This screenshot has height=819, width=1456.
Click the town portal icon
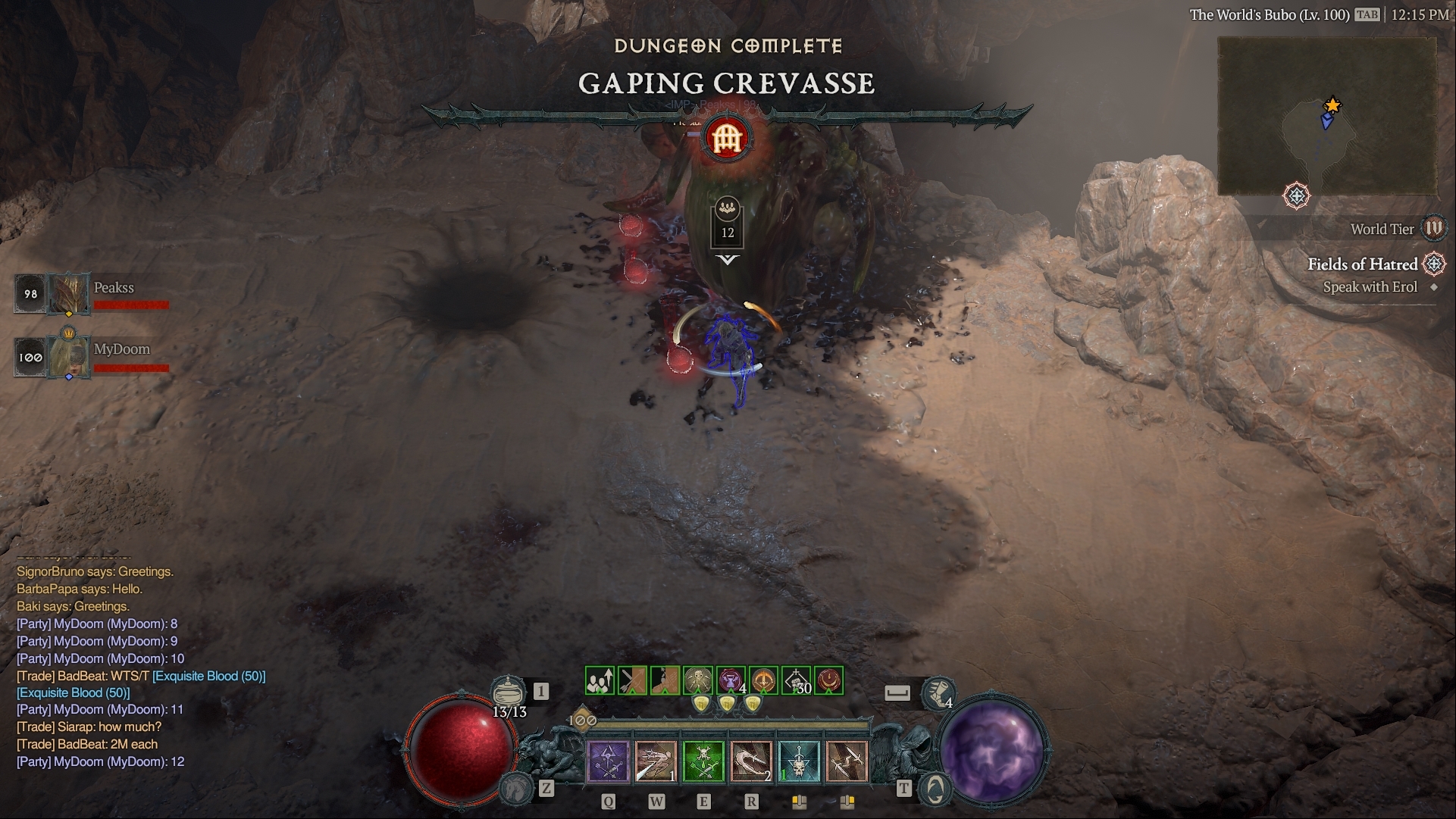935,789
